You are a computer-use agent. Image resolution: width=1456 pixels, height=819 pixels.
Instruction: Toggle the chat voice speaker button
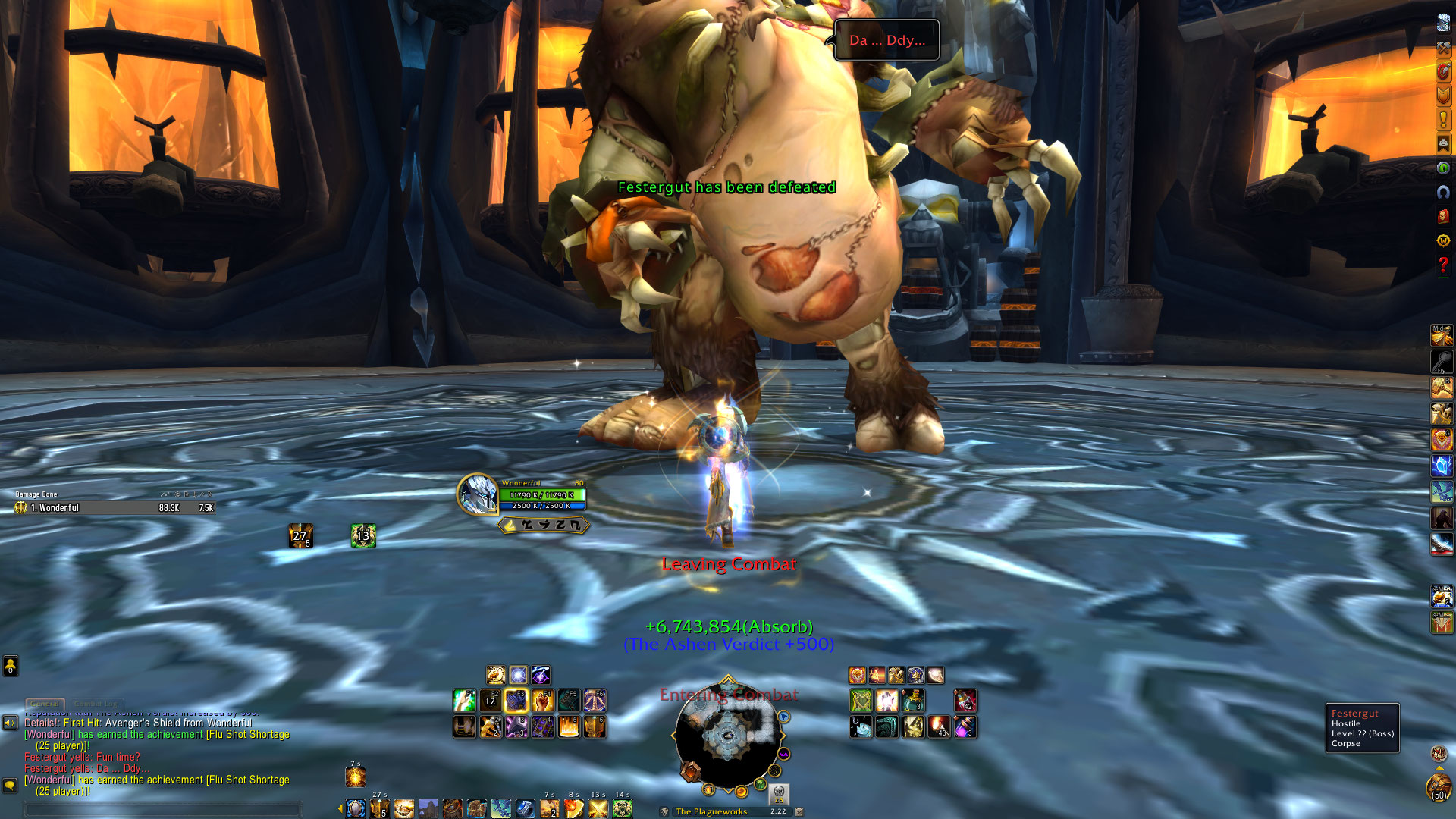pos(10,723)
